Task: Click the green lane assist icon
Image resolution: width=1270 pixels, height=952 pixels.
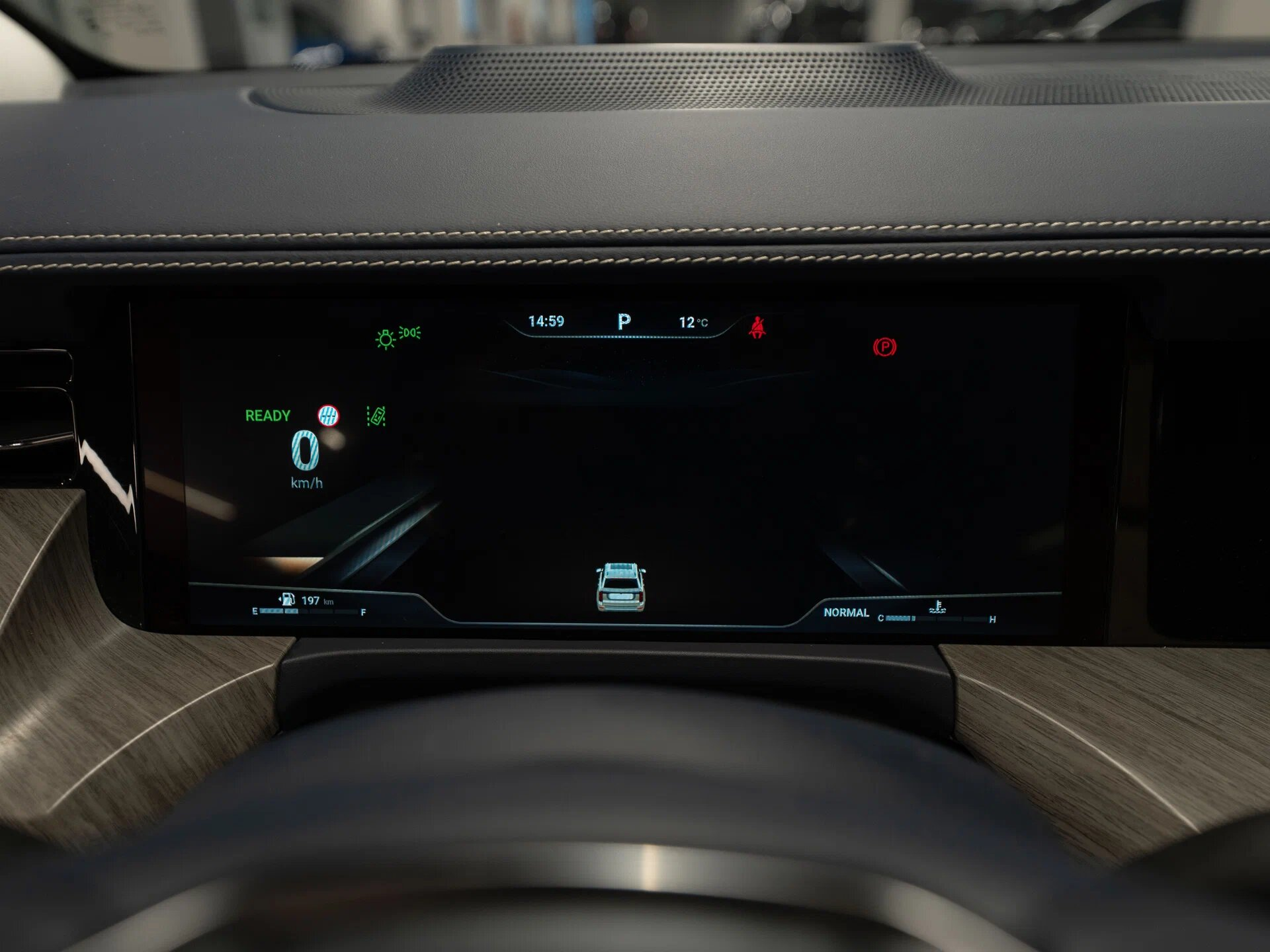Action: (376, 416)
